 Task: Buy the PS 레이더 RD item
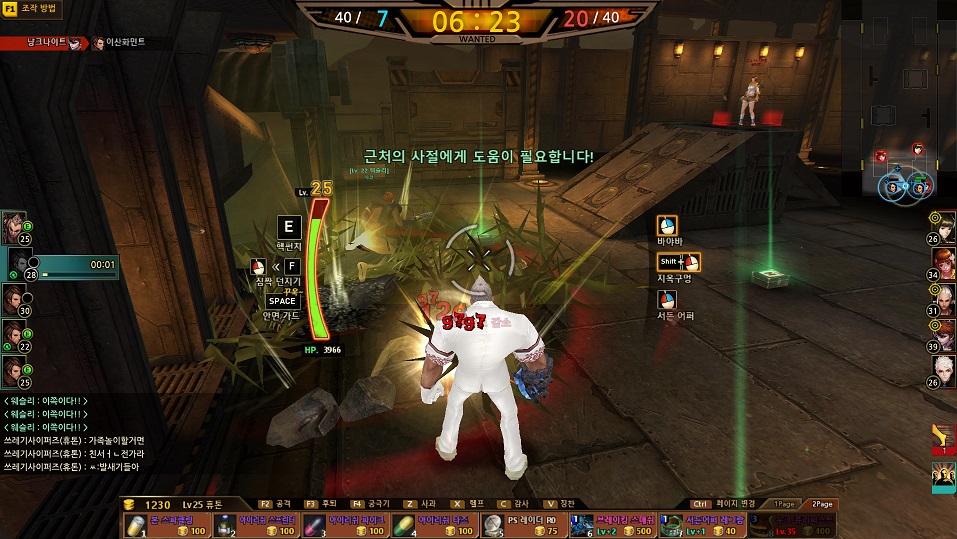pos(522,525)
